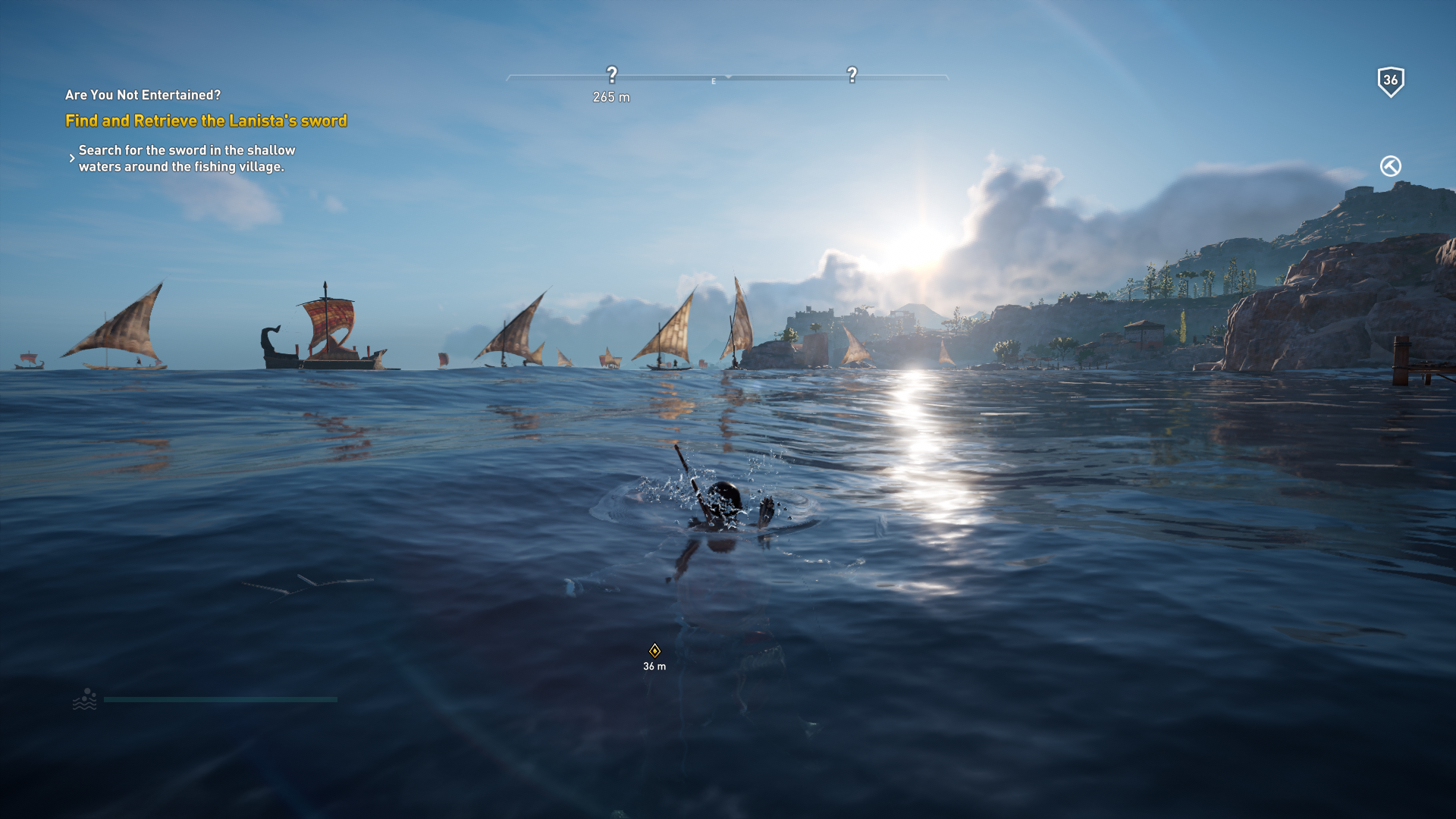
Task: Select the round helmet icon below the level badge
Action: [x=1390, y=166]
